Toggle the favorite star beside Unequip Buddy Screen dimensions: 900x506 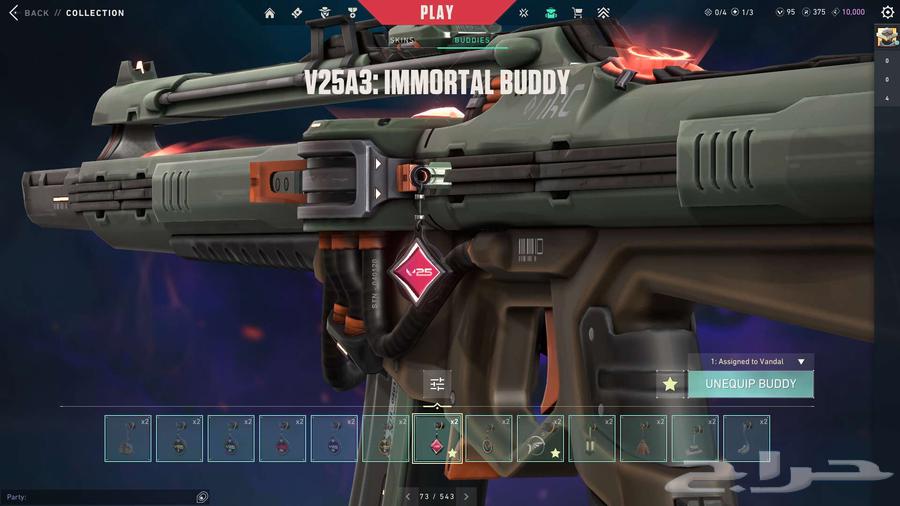[x=670, y=384]
